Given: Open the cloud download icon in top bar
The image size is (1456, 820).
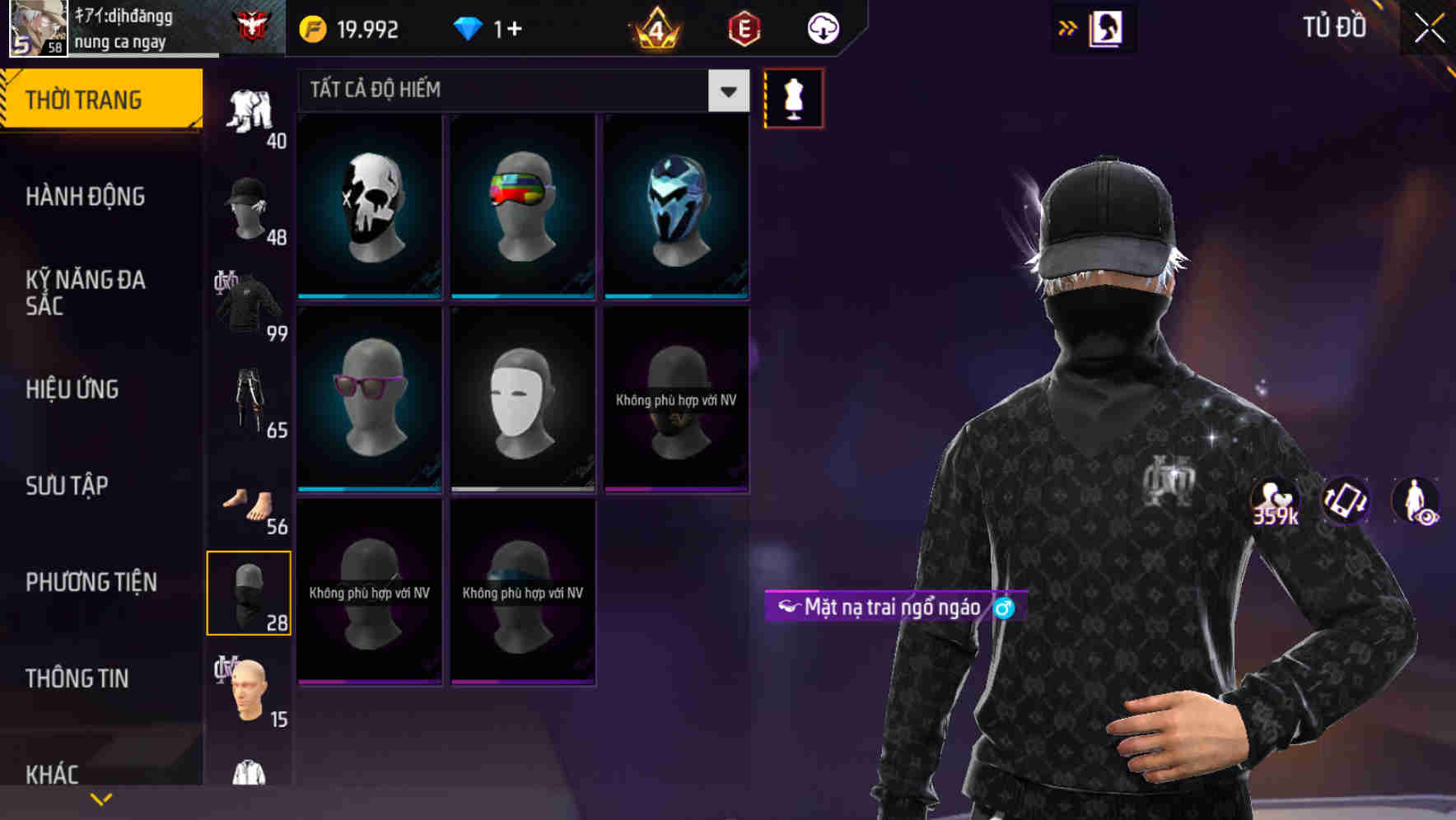Looking at the screenshot, I should 821,27.
